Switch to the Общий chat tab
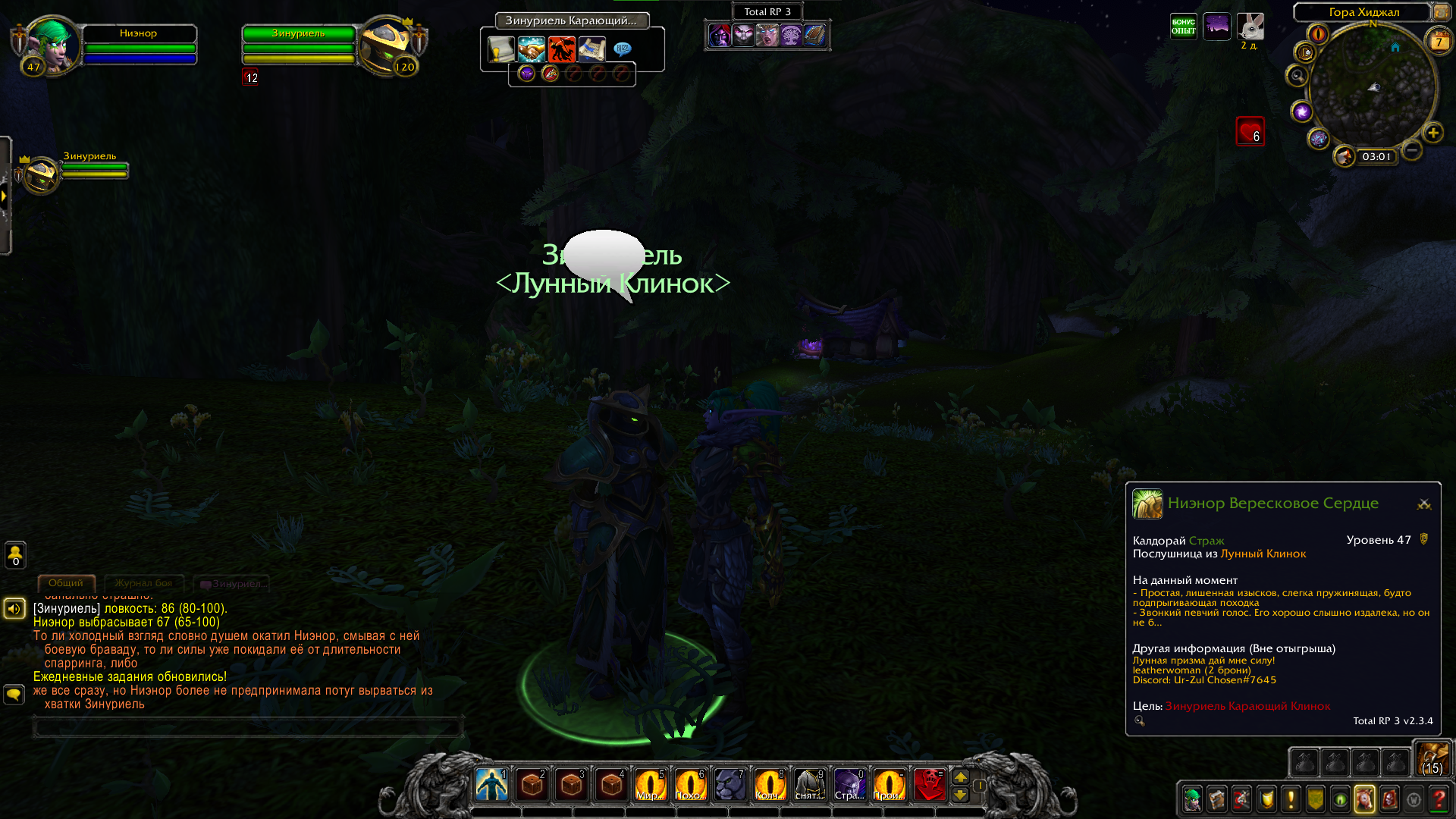The image size is (1456, 819). pos(66,583)
